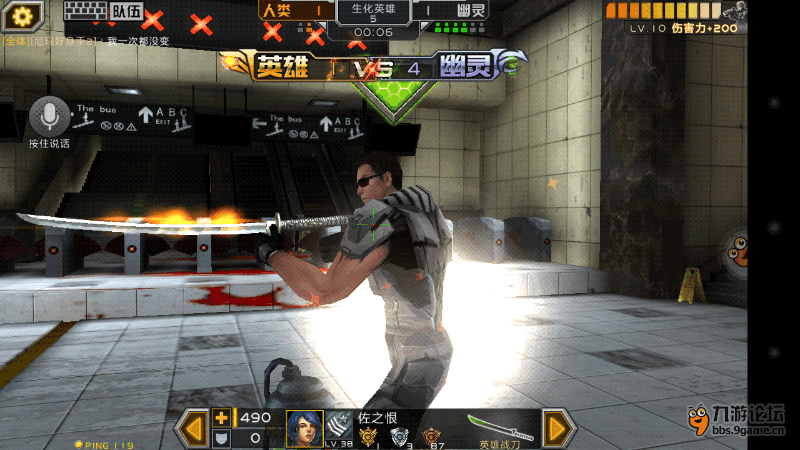Switch to next spectated player

click(557, 428)
